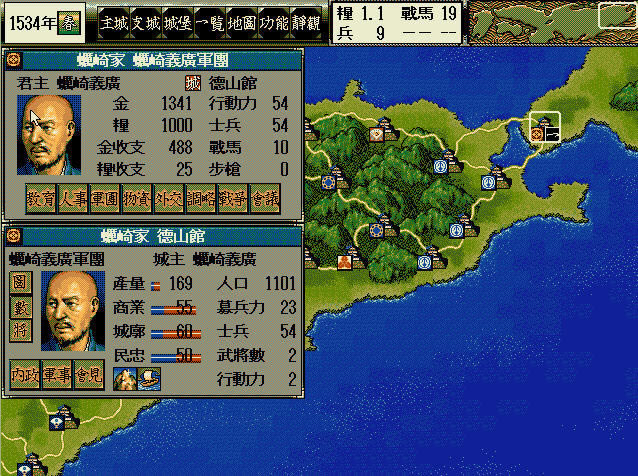Open the 物資 supplies command

tap(137, 200)
